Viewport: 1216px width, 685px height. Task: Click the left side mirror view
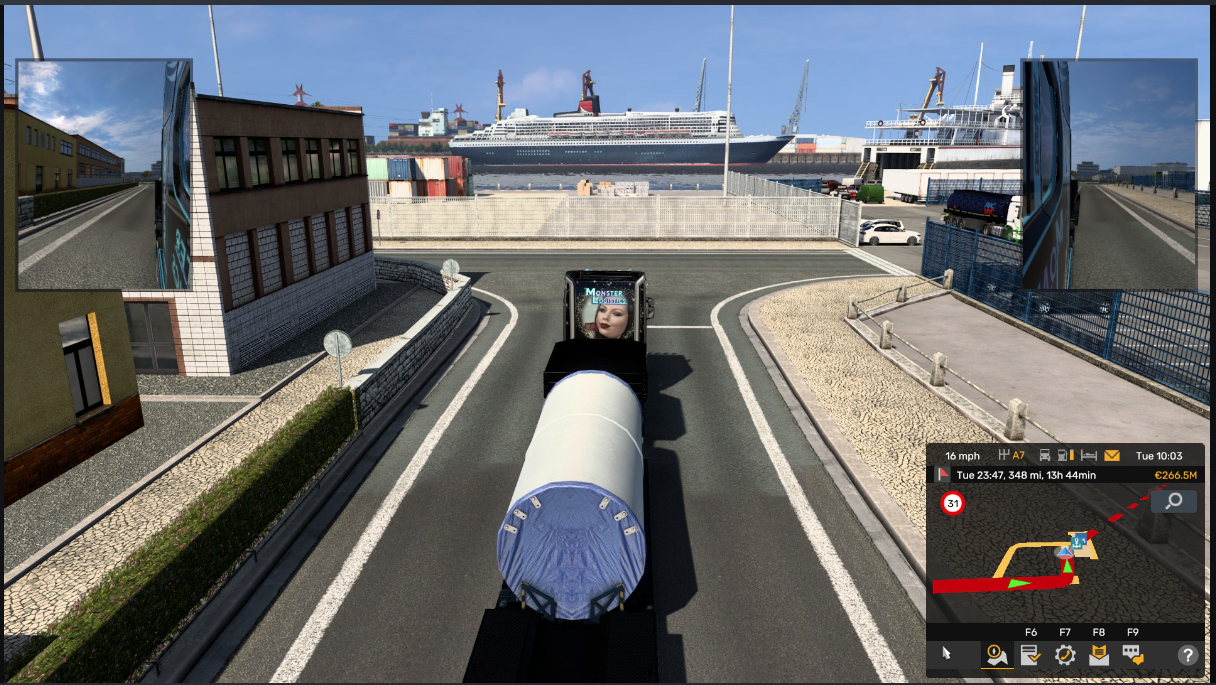104,174
